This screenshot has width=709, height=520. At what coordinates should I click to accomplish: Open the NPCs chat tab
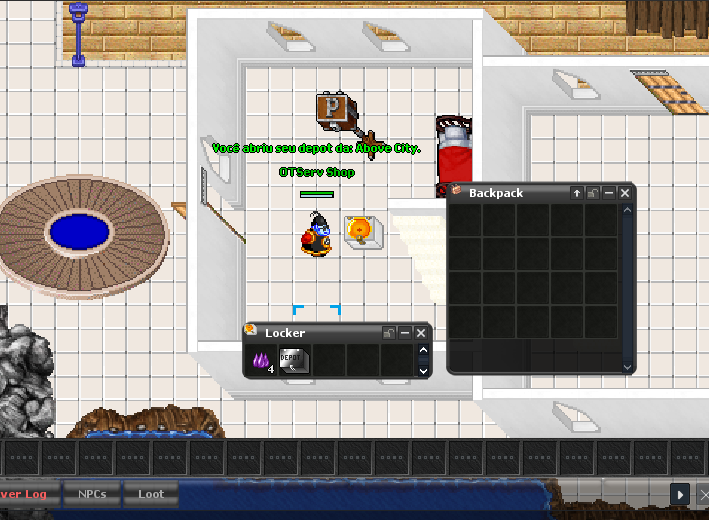91,494
